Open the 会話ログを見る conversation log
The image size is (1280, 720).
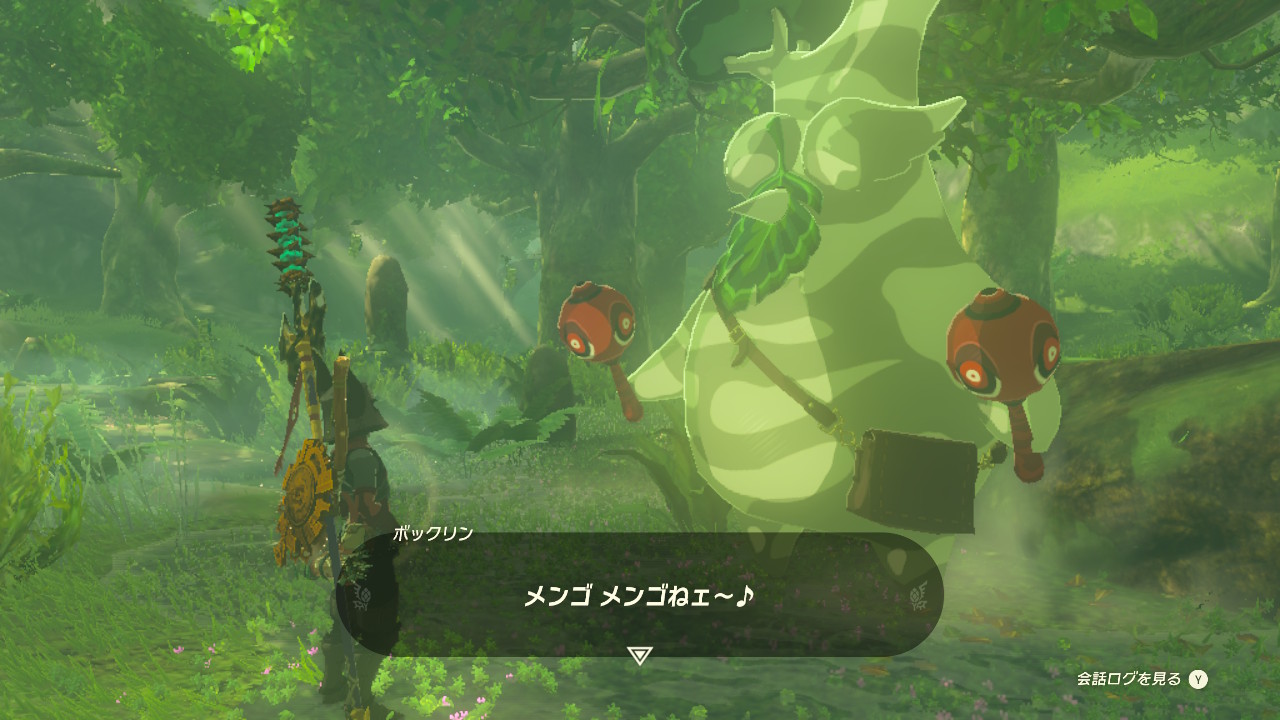point(1141,680)
